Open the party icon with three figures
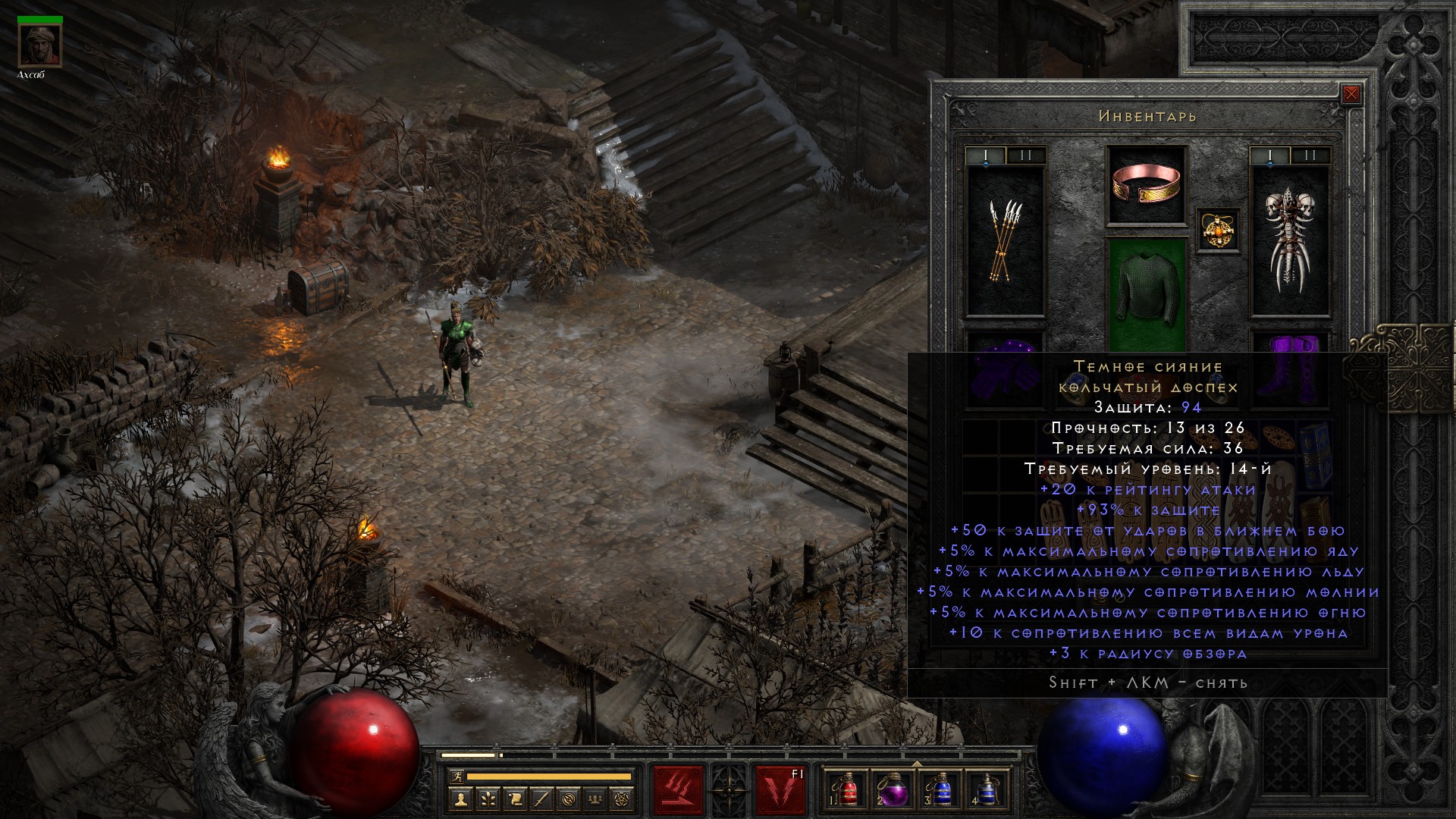The width and height of the screenshot is (1456, 819). (x=596, y=799)
